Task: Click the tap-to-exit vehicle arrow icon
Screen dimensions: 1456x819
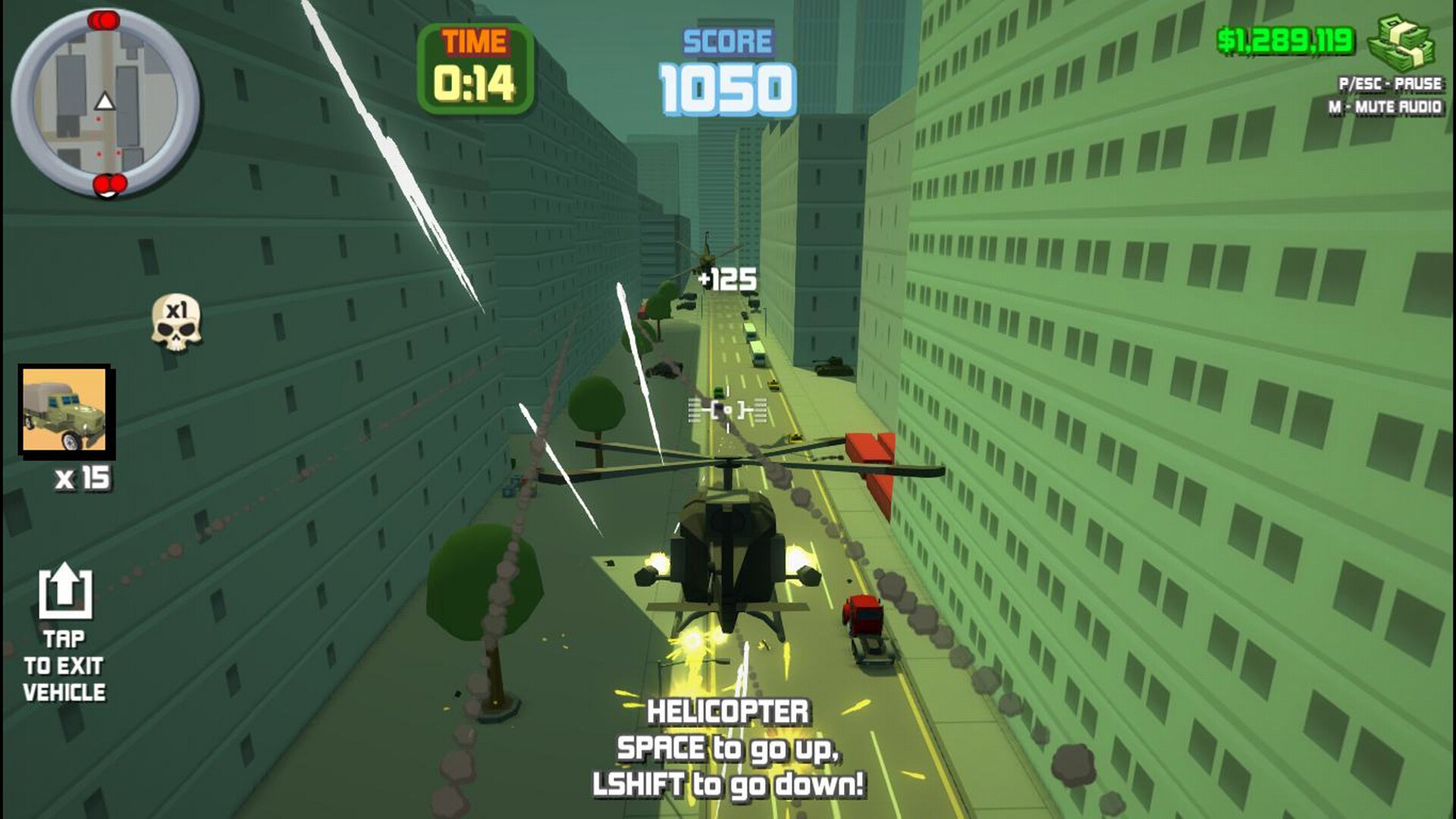Action: pos(67,591)
